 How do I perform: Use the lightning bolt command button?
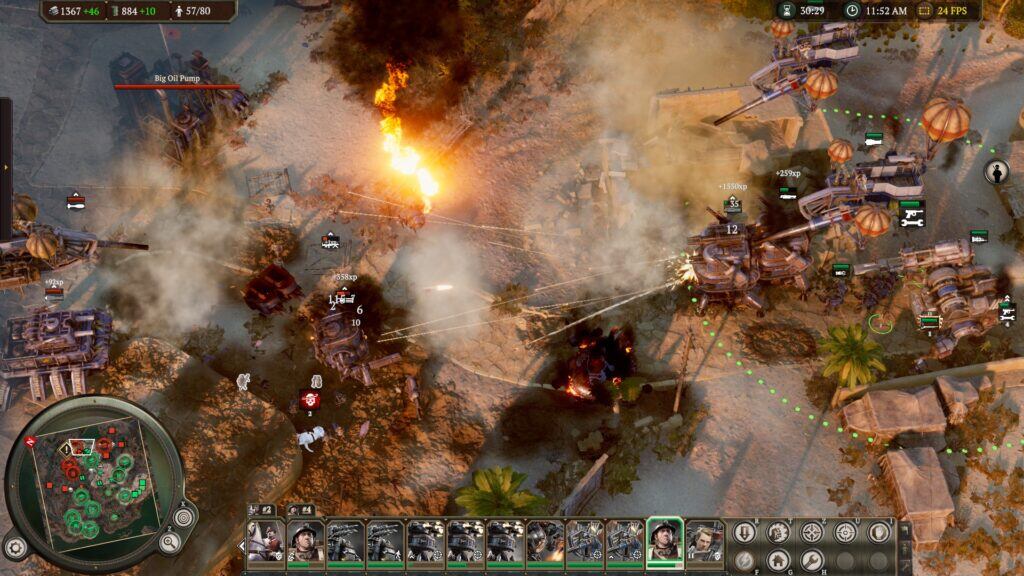coord(744,559)
